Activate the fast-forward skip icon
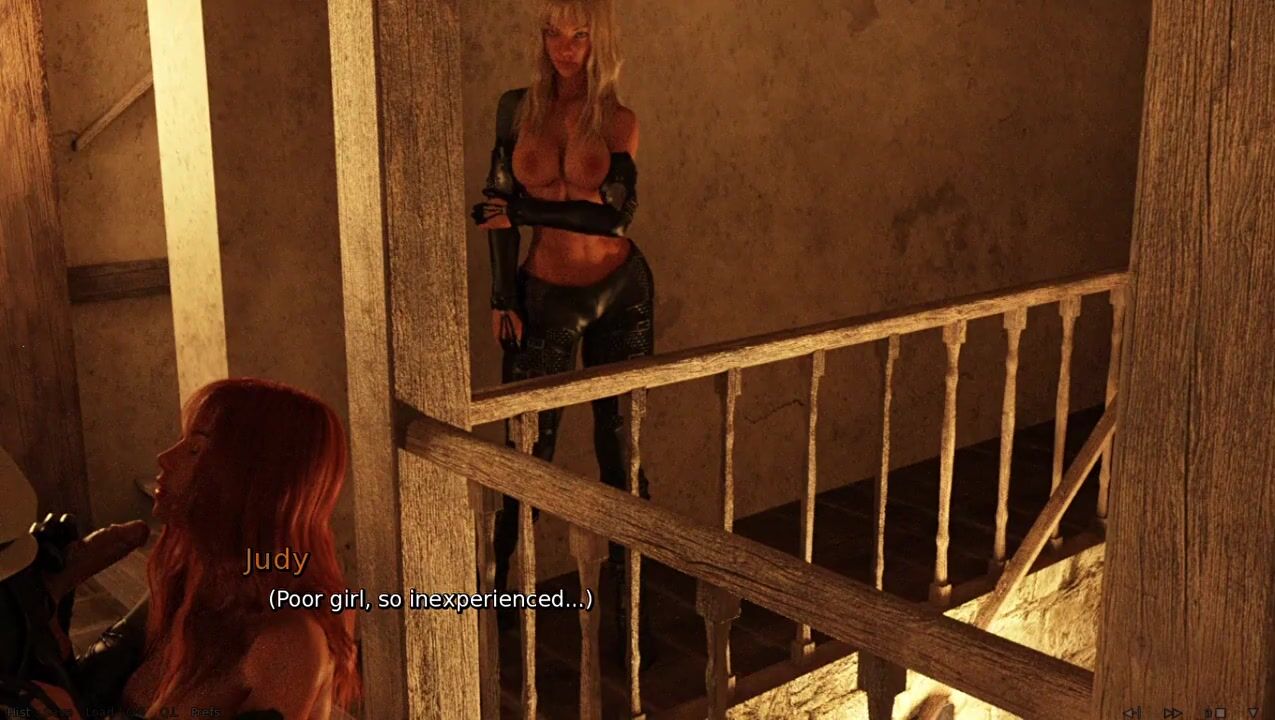This screenshot has height=720, width=1275. [1172, 713]
